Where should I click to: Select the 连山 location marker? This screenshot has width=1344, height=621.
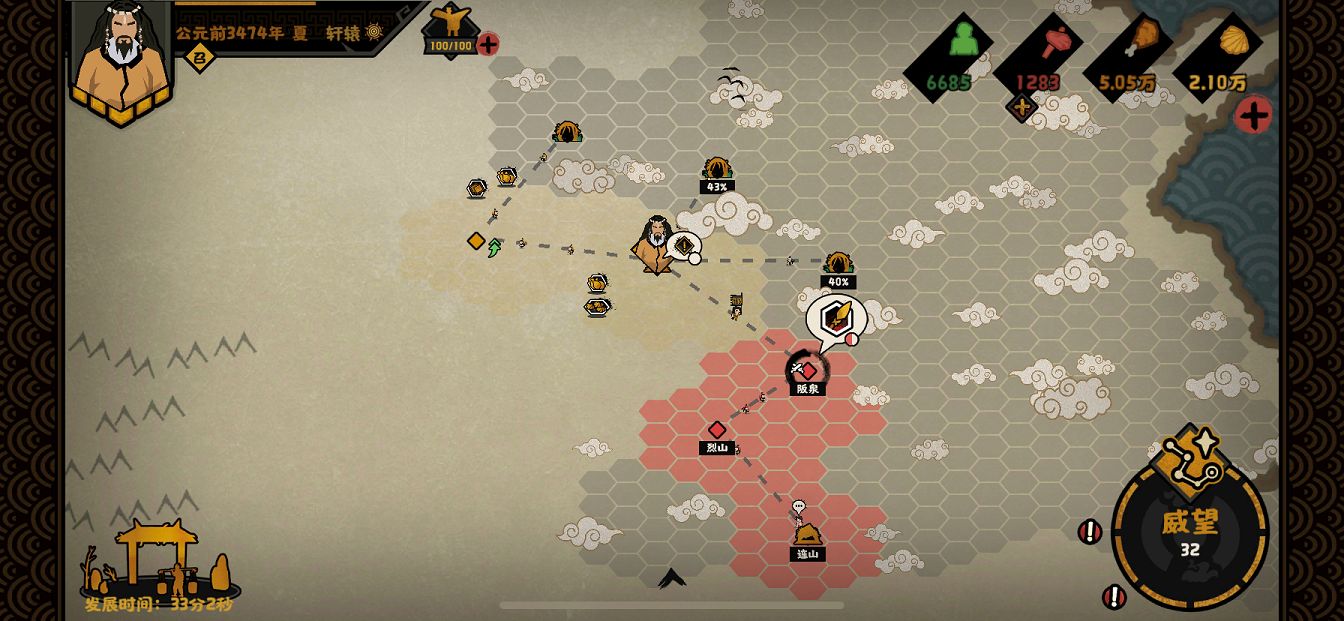(x=807, y=535)
